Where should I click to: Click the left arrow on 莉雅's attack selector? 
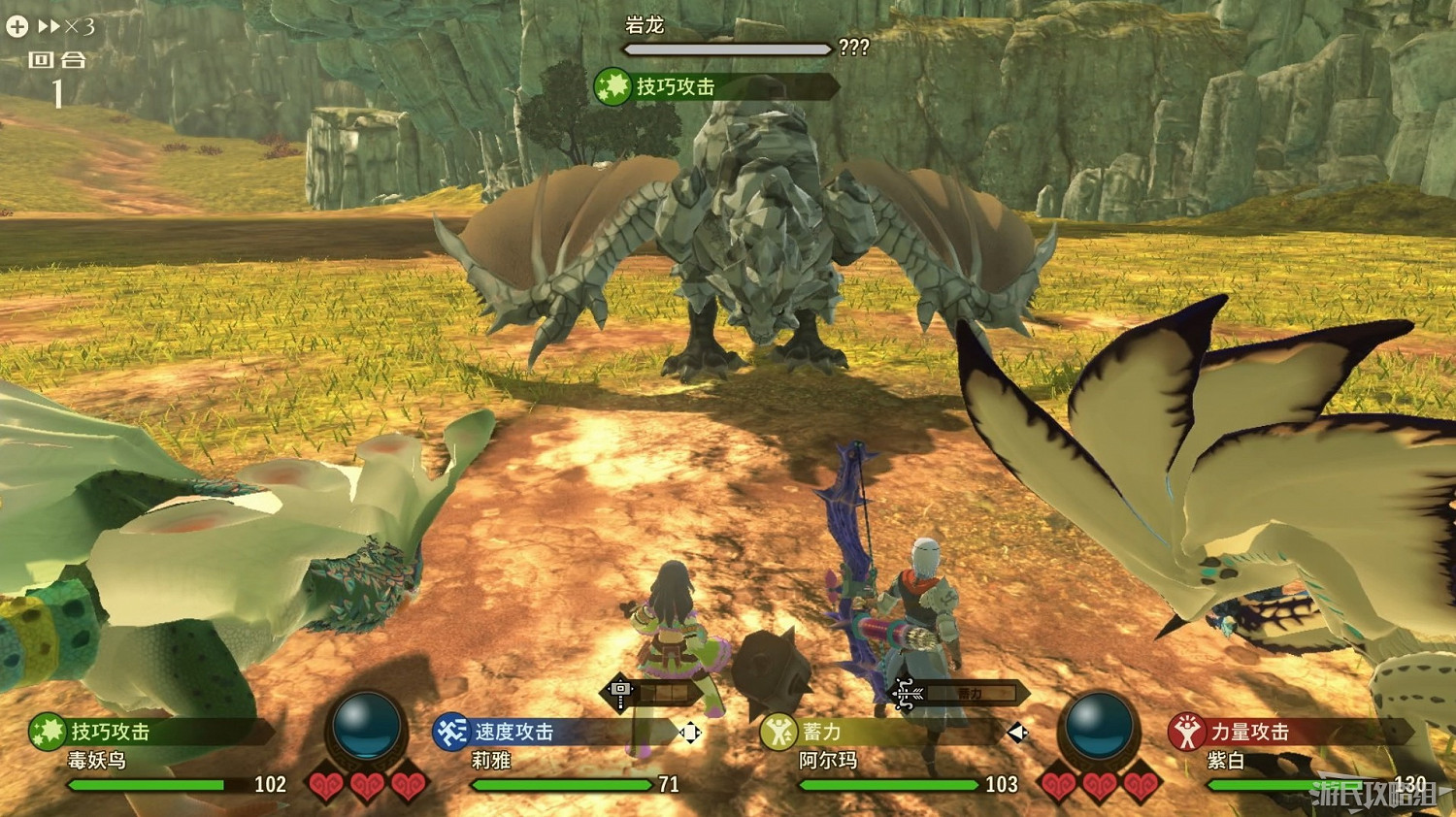point(679,735)
